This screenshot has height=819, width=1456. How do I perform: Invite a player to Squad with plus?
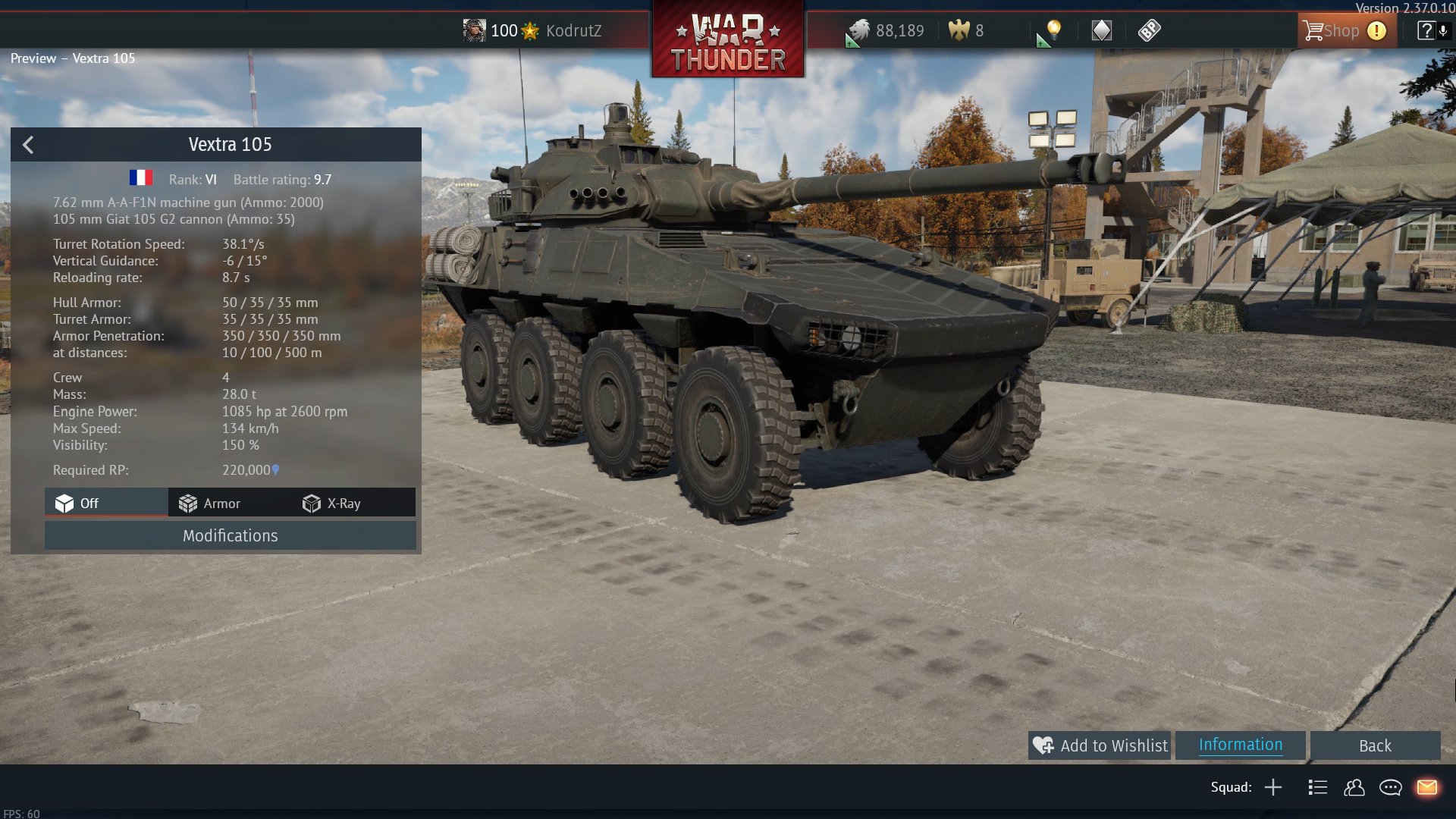click(x=1273, y=787)
